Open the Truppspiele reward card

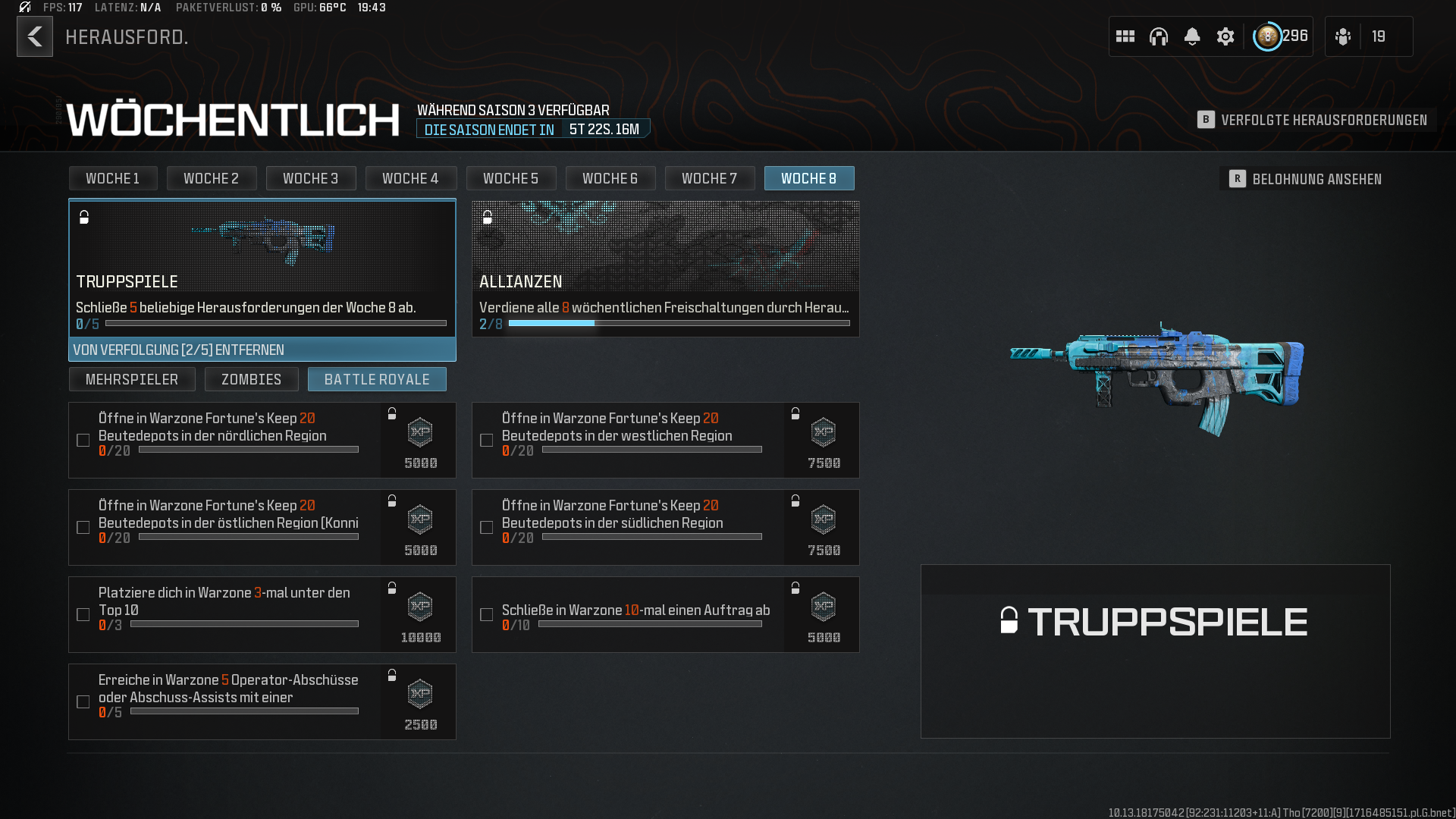262,265
